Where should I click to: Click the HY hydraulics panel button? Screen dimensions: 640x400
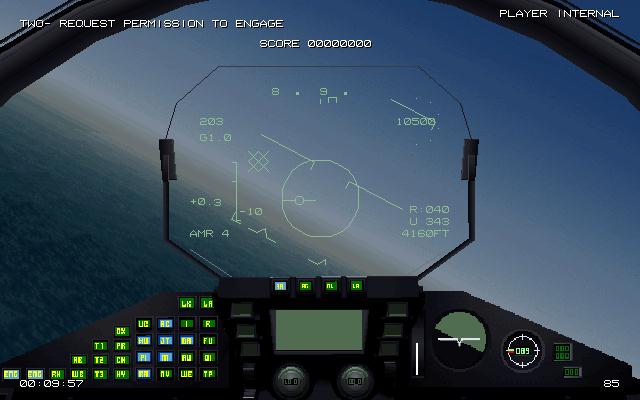[121, 374]
